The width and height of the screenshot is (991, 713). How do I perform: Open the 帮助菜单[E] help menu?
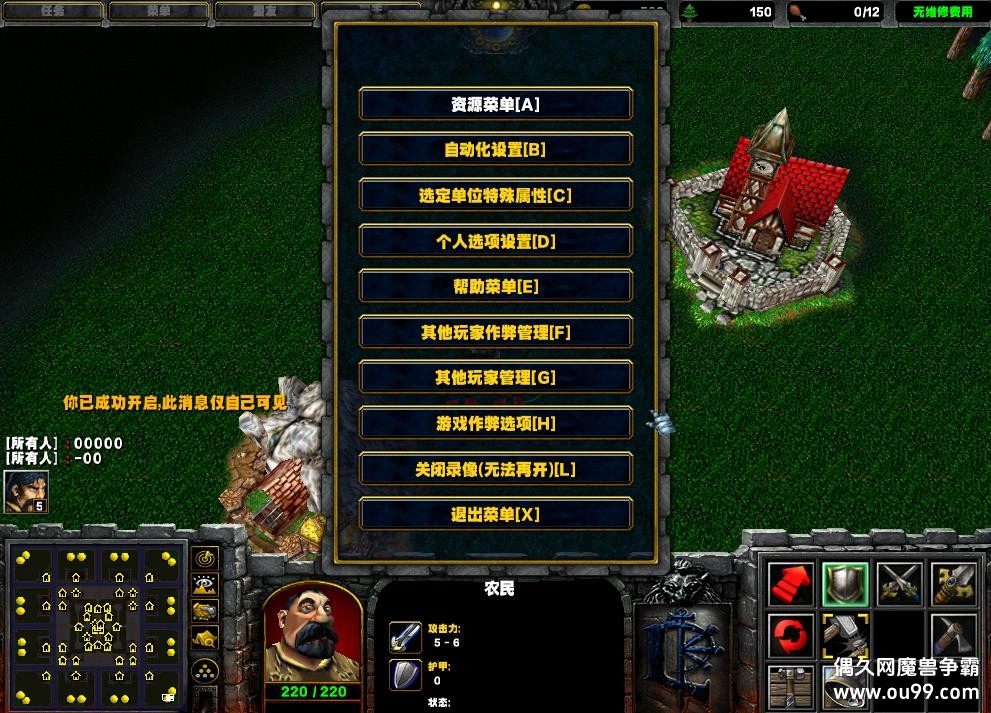(x=495, y=287)
